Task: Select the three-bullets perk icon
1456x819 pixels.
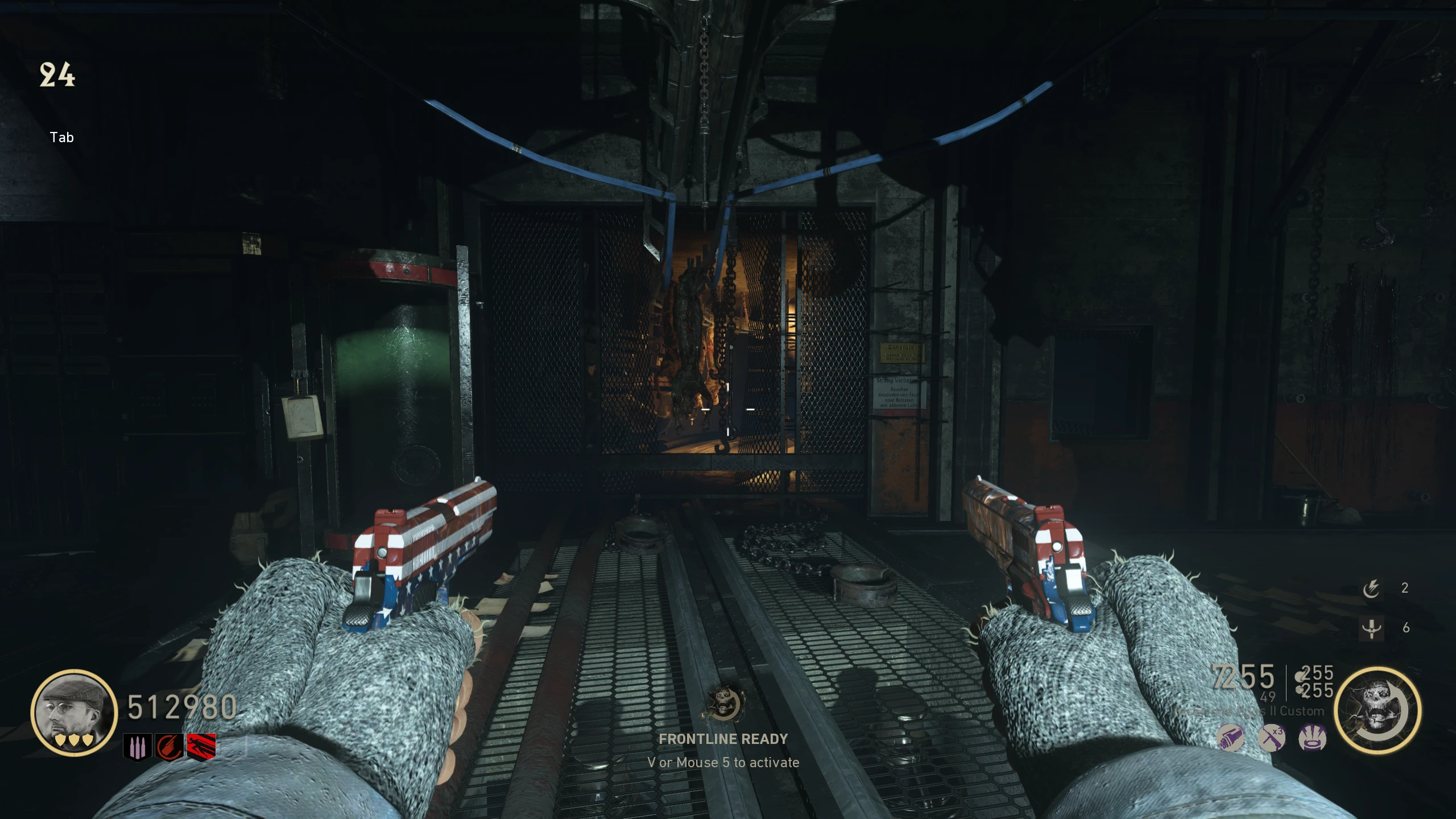Action: (137, 747)
